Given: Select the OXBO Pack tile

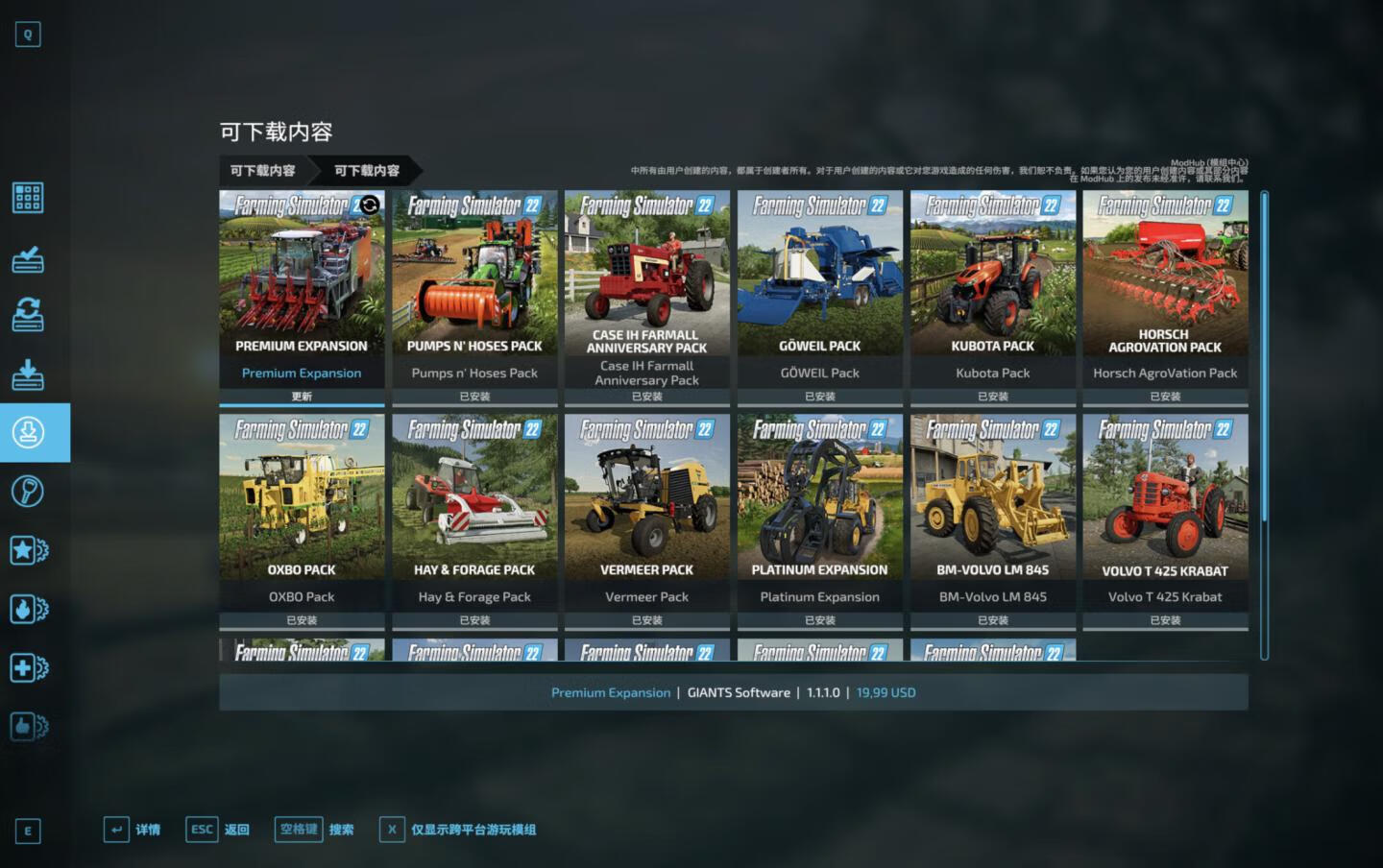Looking at the screenshot, I should pos(302,512).
